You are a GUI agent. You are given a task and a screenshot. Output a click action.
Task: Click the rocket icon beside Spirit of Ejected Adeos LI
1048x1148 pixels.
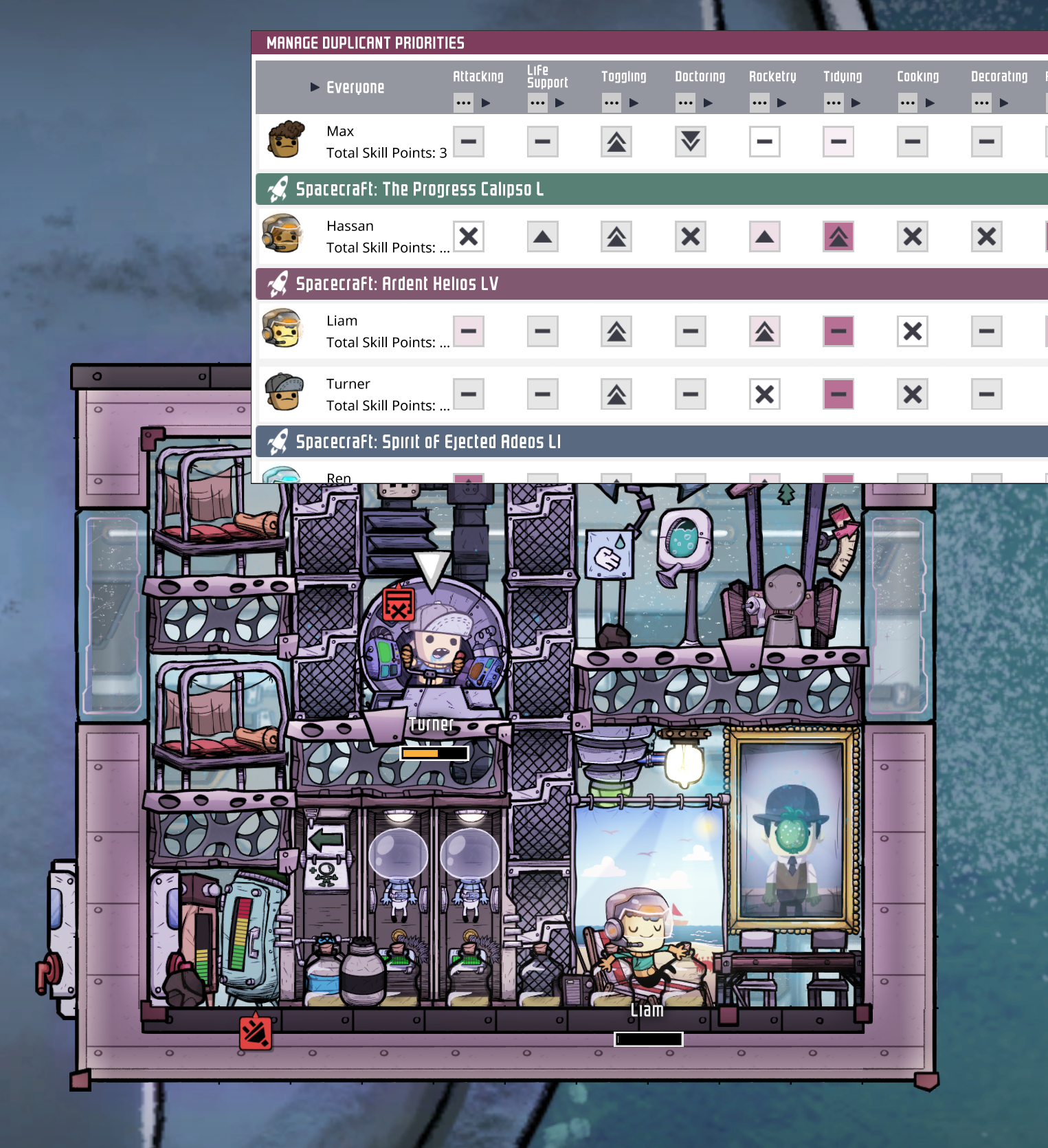pos(277,442)
